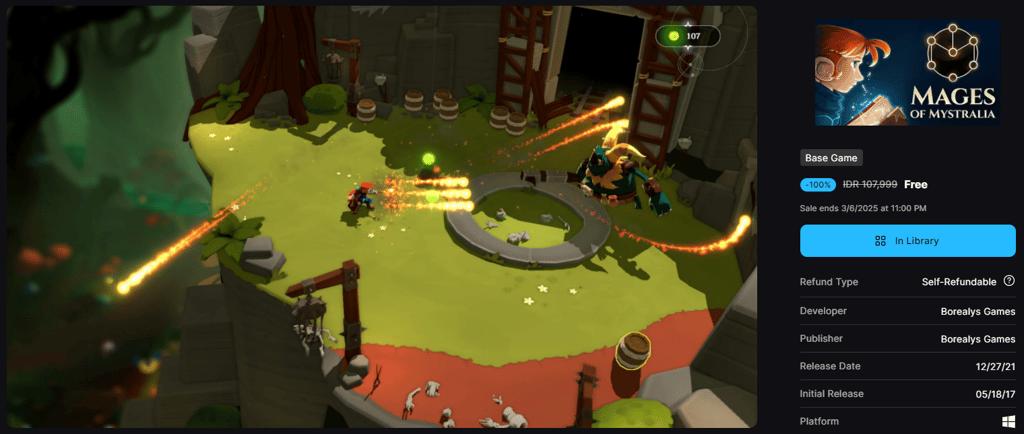This screenshot has width=1024, height=434.
Task: Click the blue In Library button
Action: pyautogui.click(x=907, y=241)
